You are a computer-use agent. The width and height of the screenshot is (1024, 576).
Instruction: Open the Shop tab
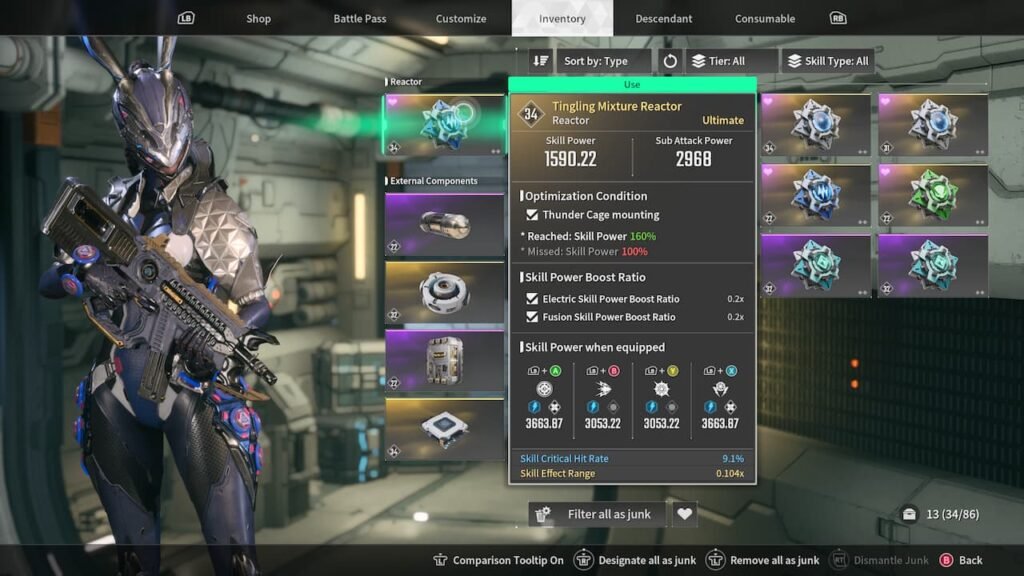tap(258, 18)
